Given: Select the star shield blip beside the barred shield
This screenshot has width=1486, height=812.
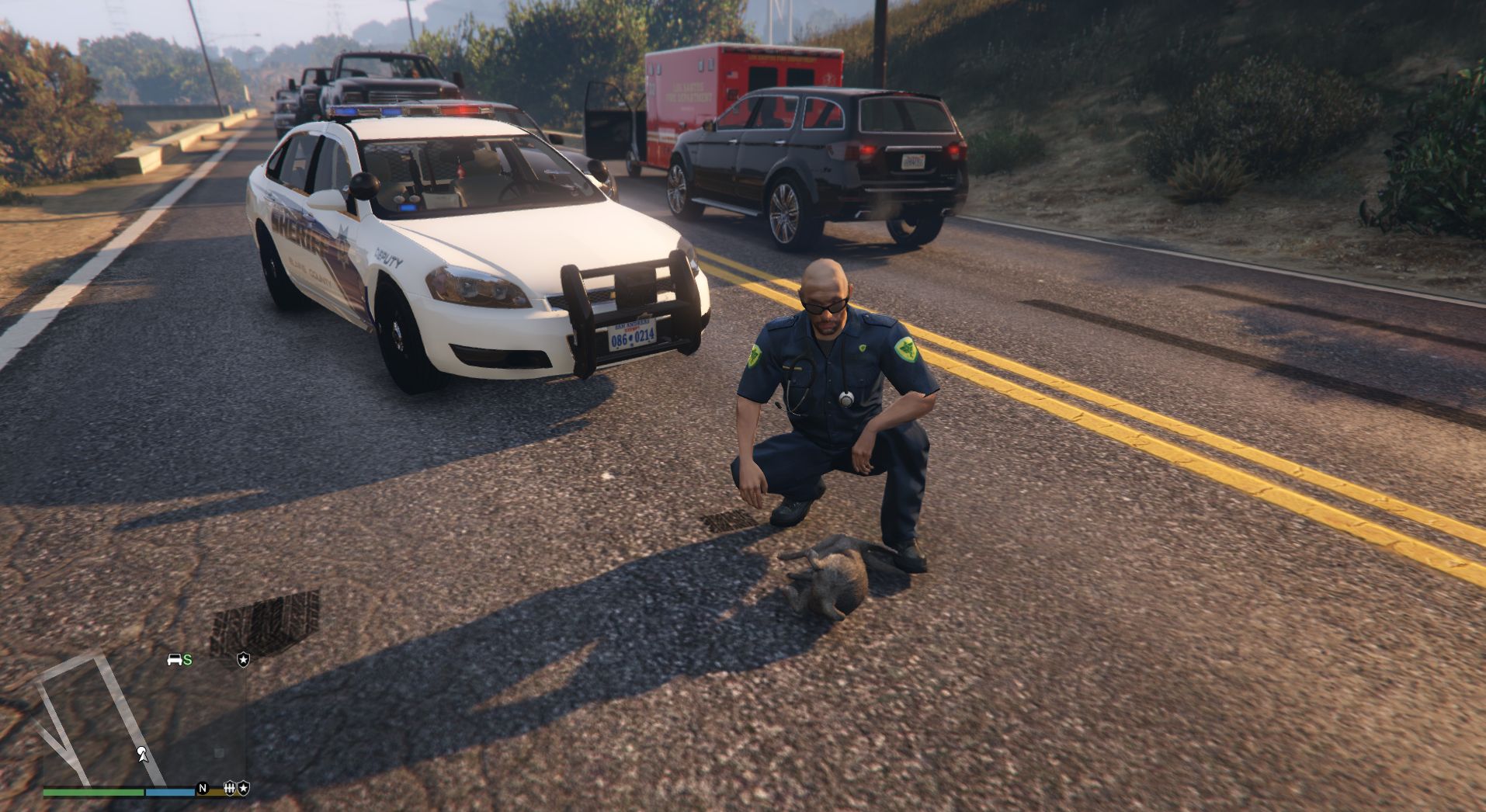Looking at the screenshot, I should 244,788.
